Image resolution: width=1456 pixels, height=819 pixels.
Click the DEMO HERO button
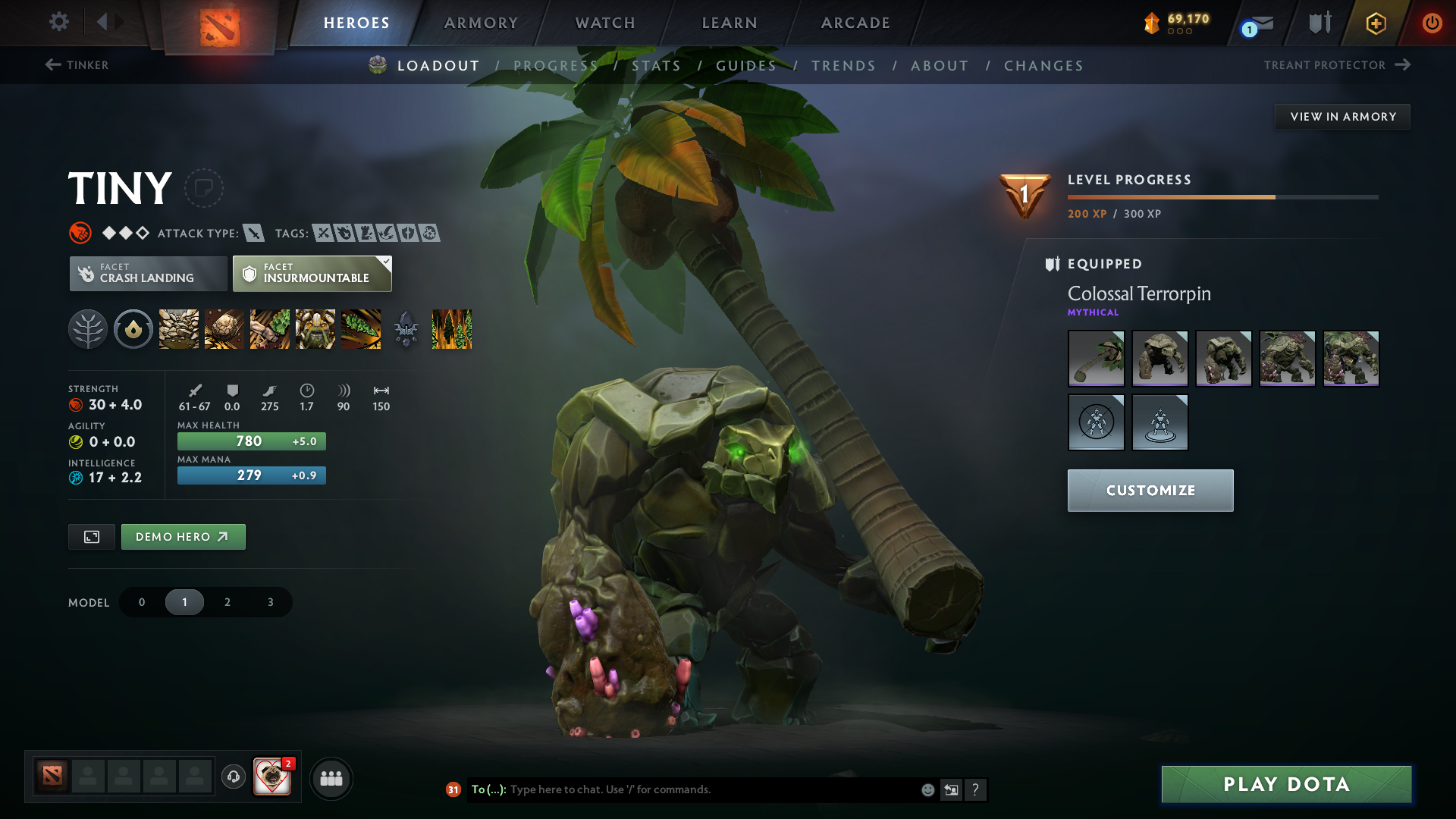pyautogui.click(x=183, y=536)
